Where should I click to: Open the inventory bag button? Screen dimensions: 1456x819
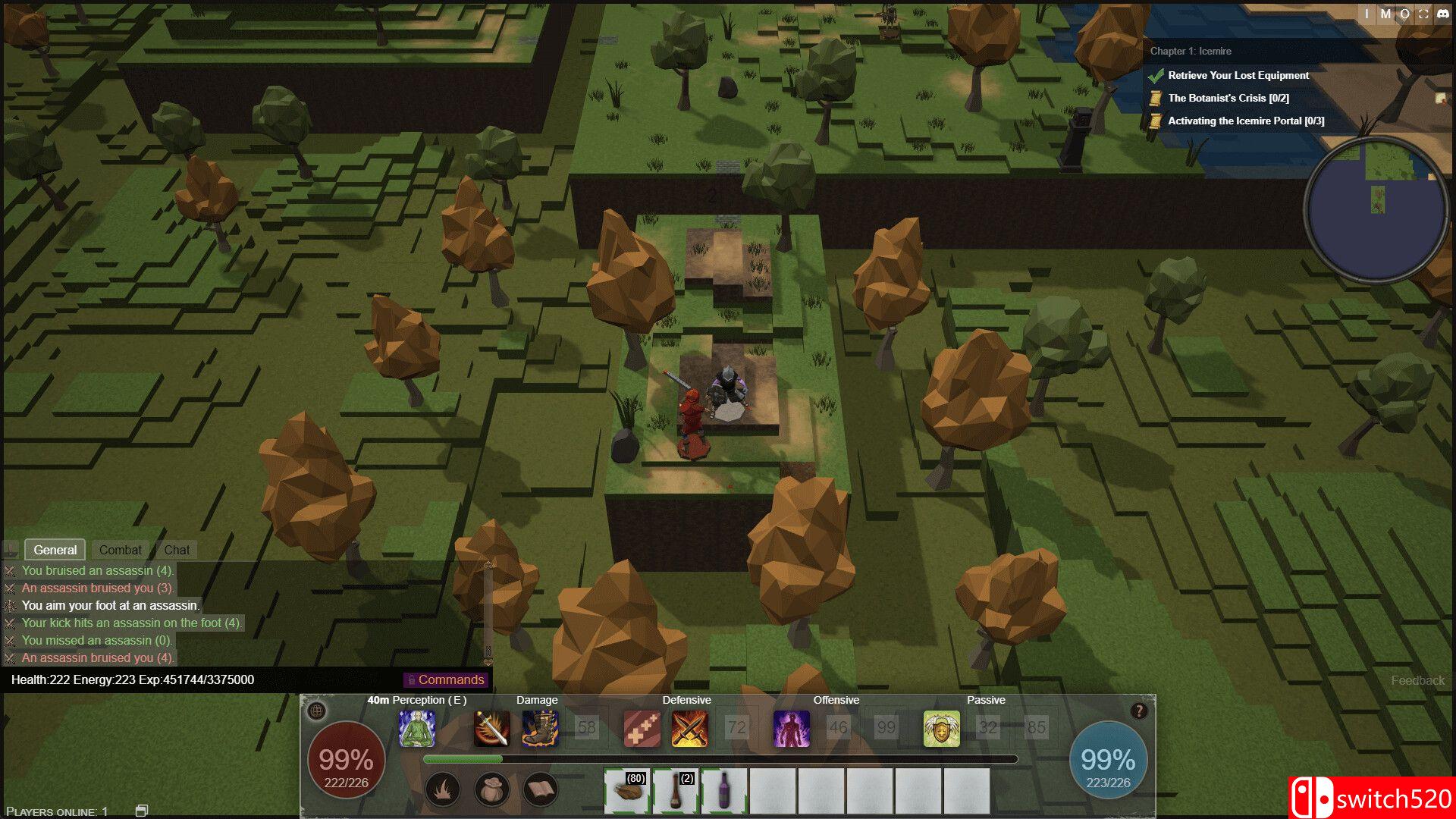(x=491, y=790)
